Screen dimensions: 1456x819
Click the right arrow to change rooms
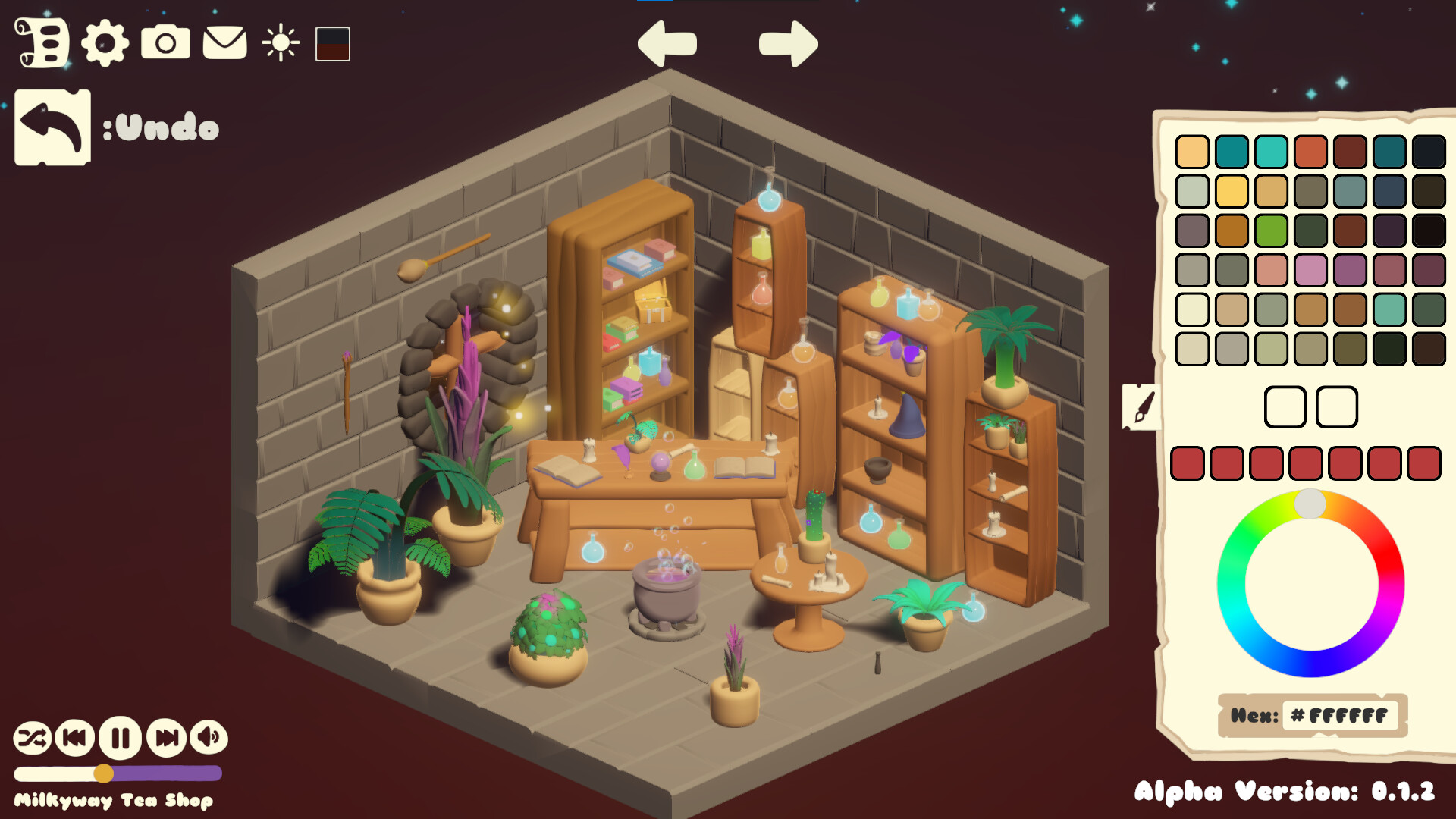[x=787, y=43]
